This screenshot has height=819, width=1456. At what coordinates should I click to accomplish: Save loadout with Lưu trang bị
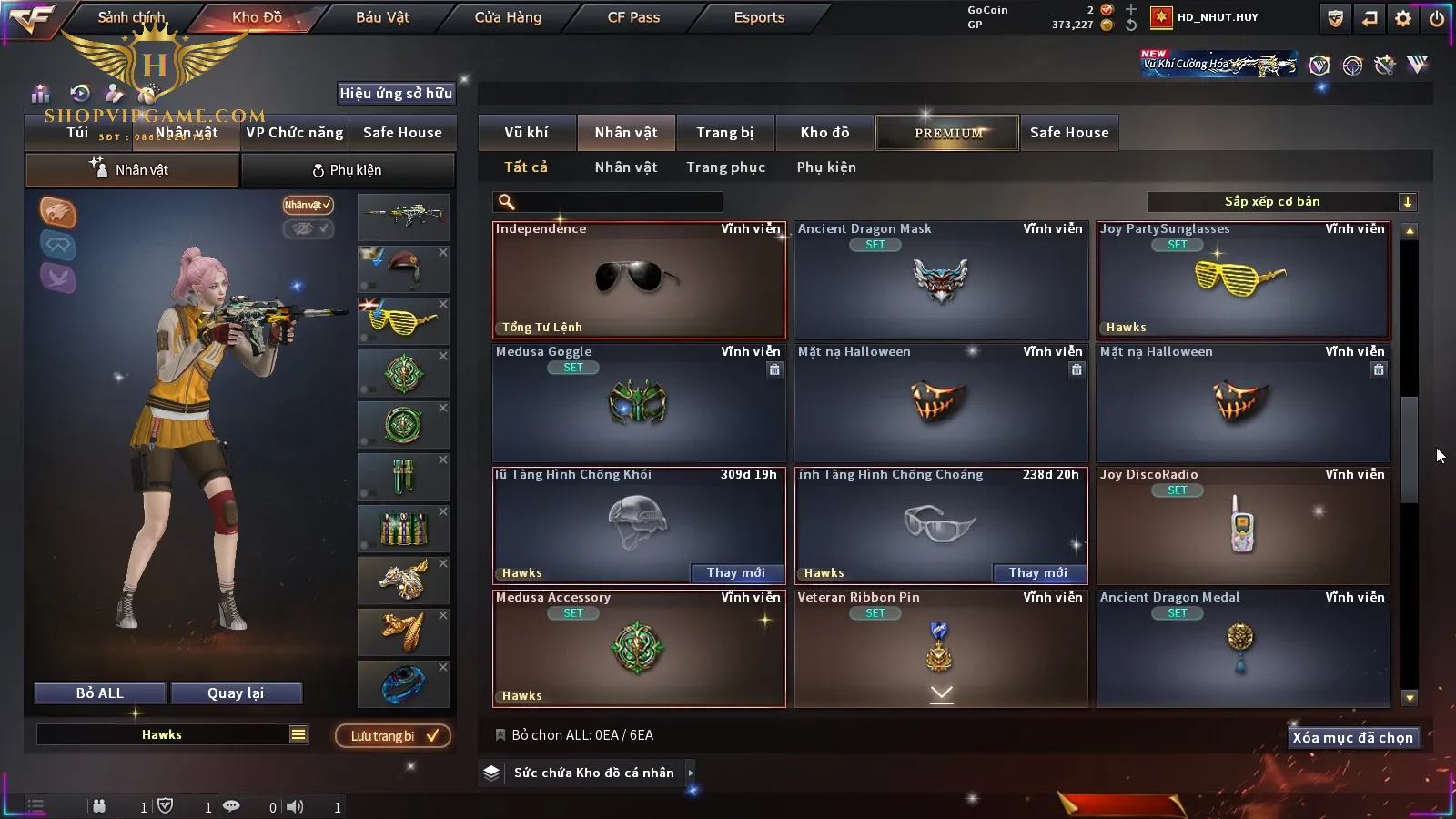[393, 735]
